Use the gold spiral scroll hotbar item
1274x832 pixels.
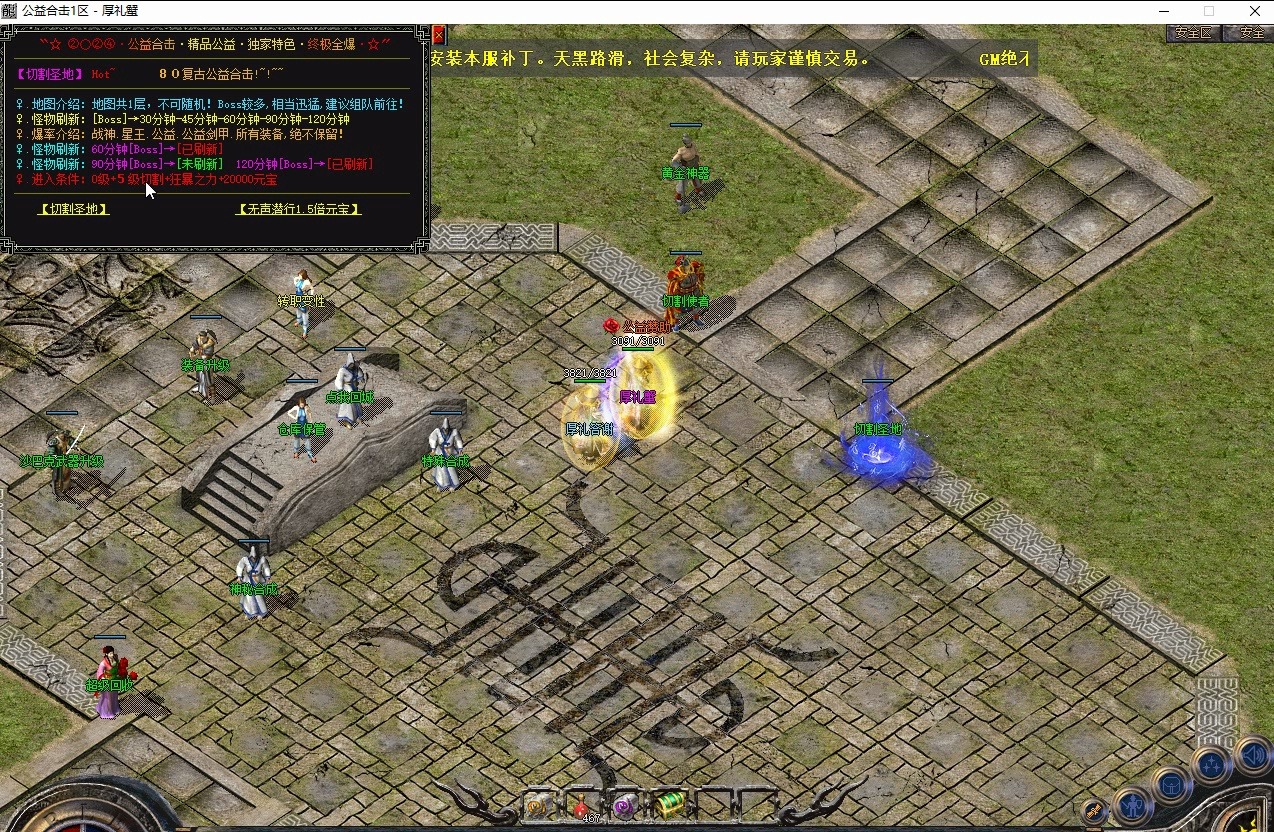coord(537,805)
